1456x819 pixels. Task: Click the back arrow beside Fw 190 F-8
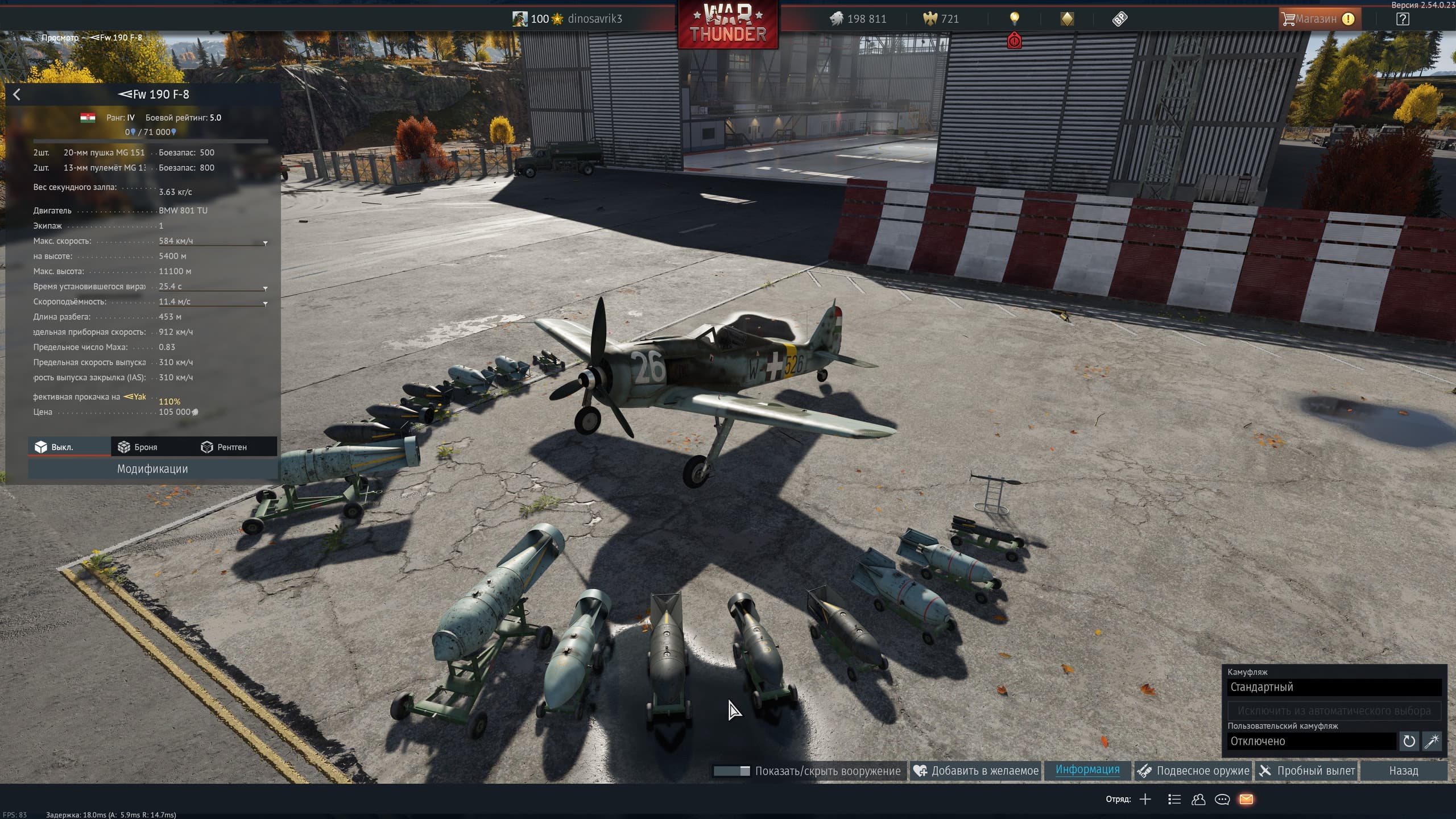coord(16,94)
